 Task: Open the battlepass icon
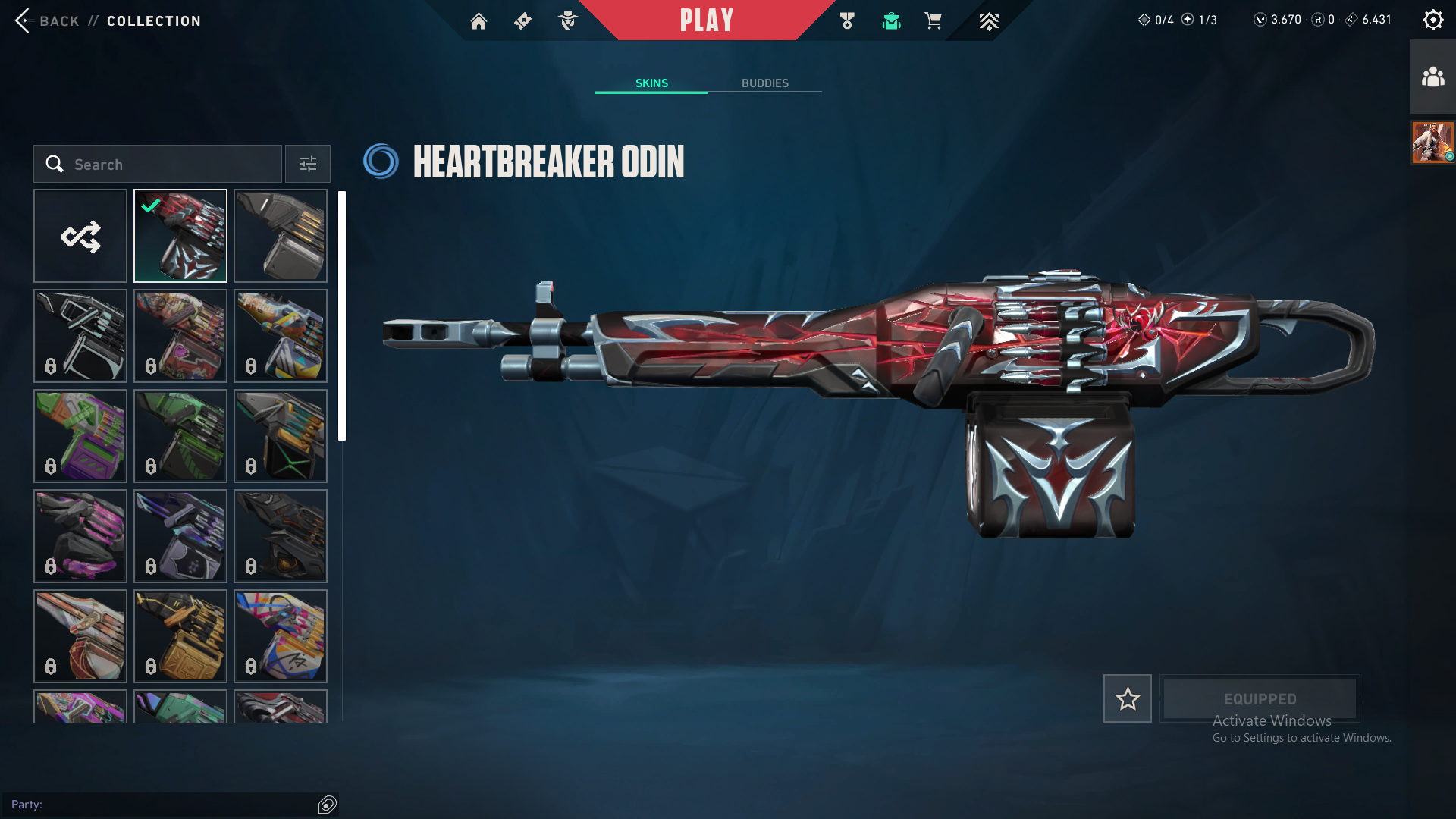coord(522,21)
